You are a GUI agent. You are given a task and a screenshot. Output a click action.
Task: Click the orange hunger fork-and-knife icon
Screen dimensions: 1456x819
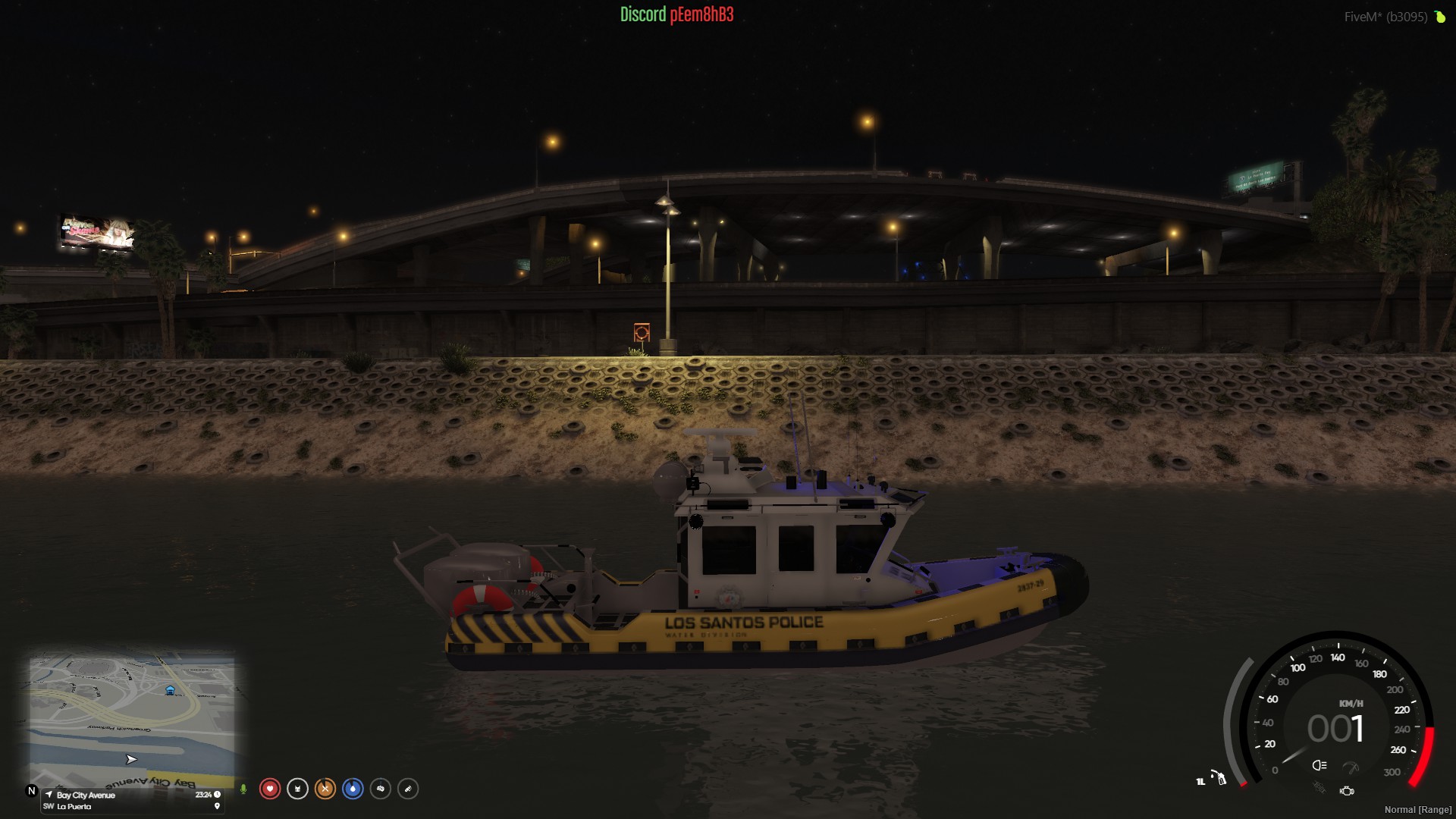[325, 789]
